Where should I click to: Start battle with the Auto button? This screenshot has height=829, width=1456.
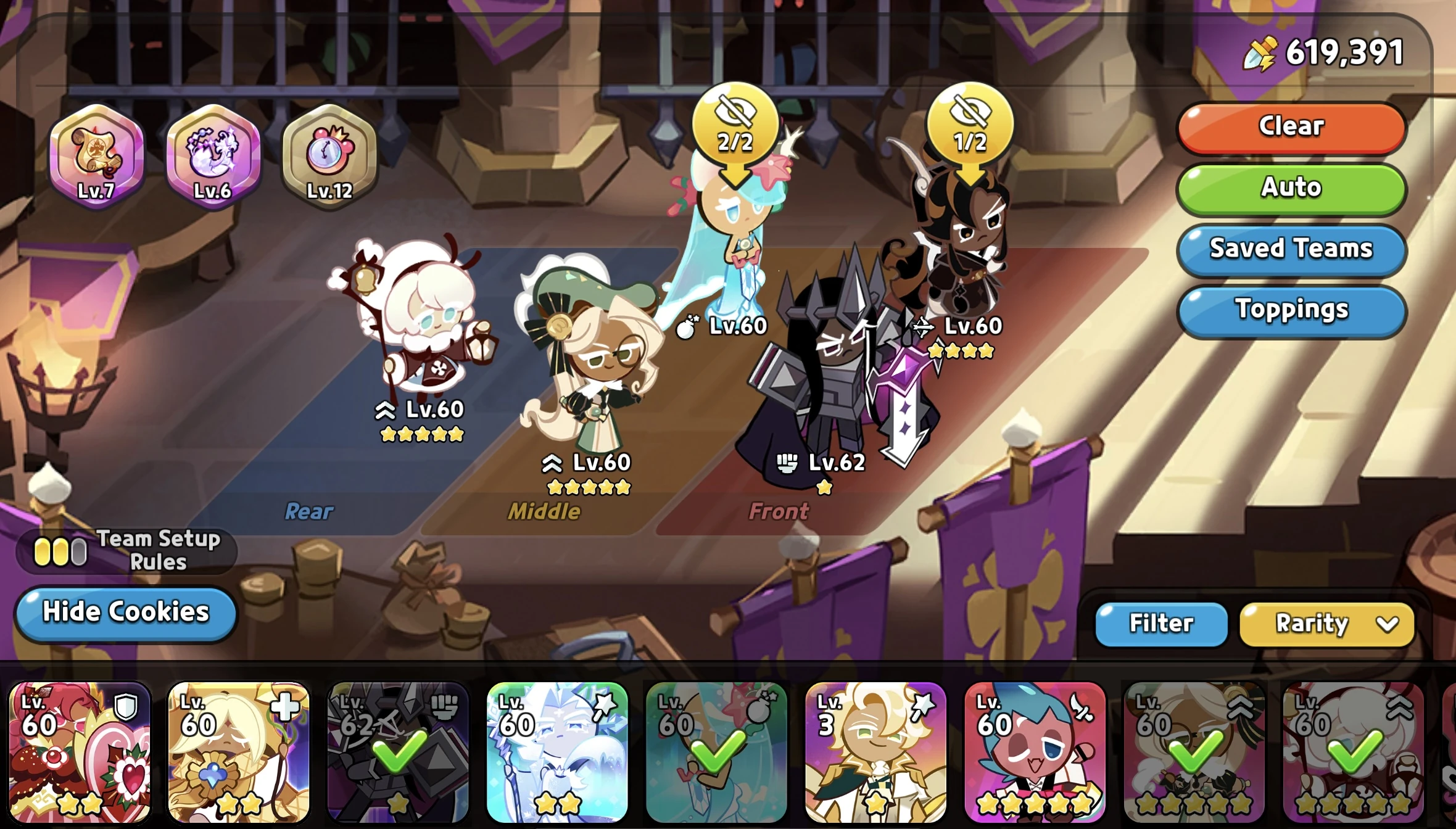pos(1291,188)
